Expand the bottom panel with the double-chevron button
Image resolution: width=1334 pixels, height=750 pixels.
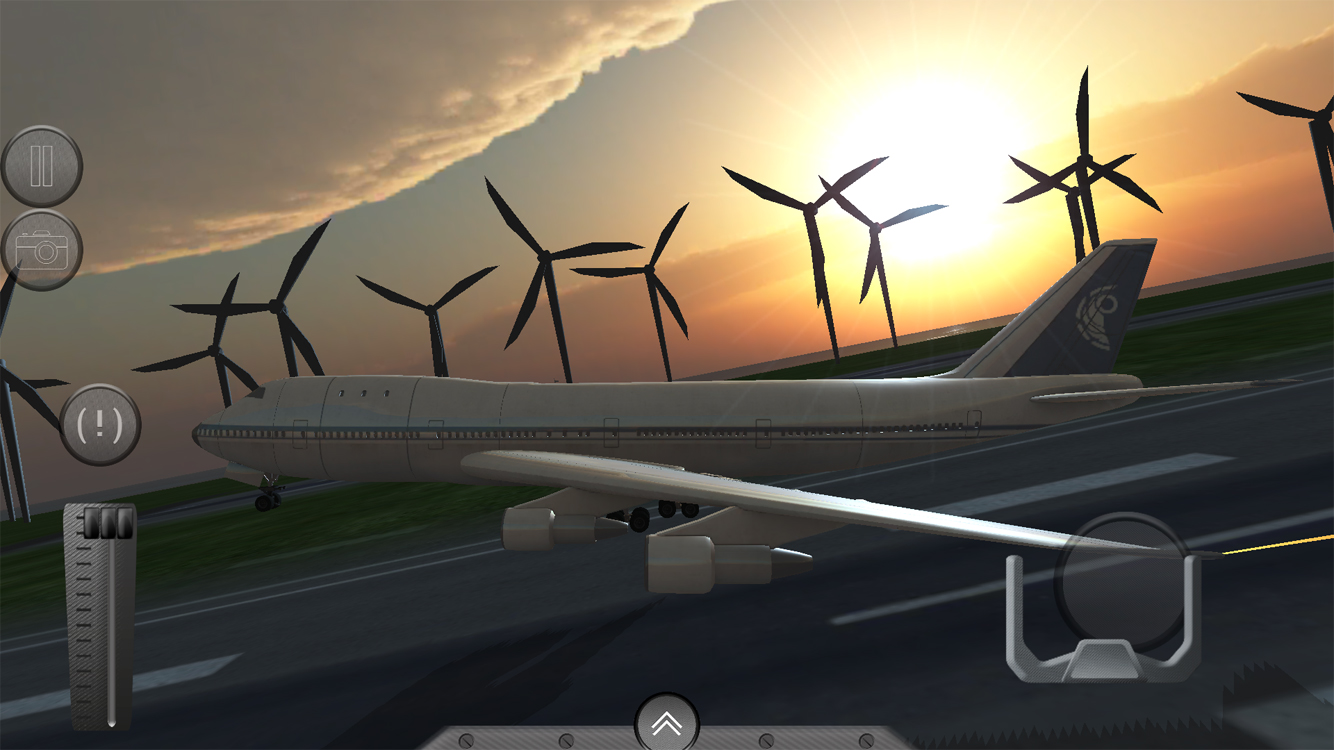pyautogui.click(x=667, y=724)
